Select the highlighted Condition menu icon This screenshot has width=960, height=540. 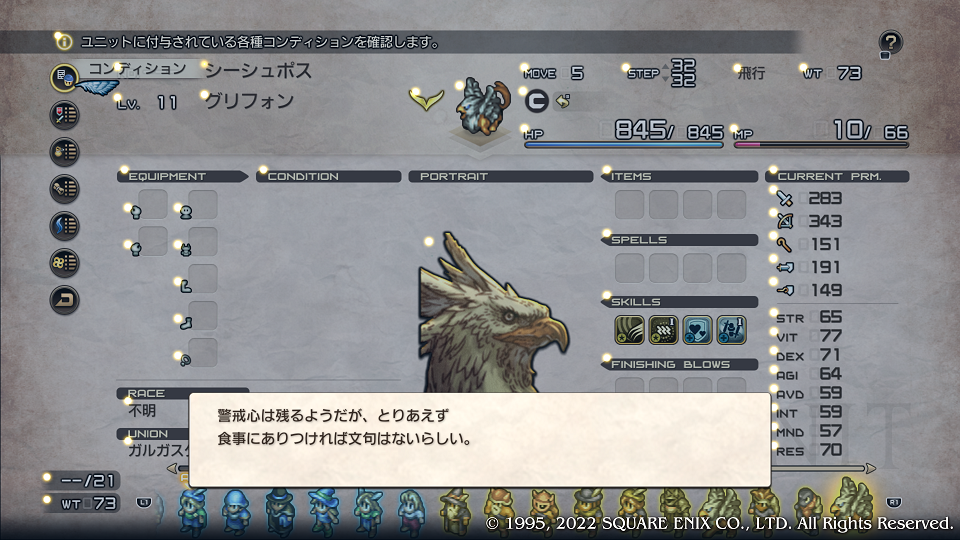[x=65, y=77]
